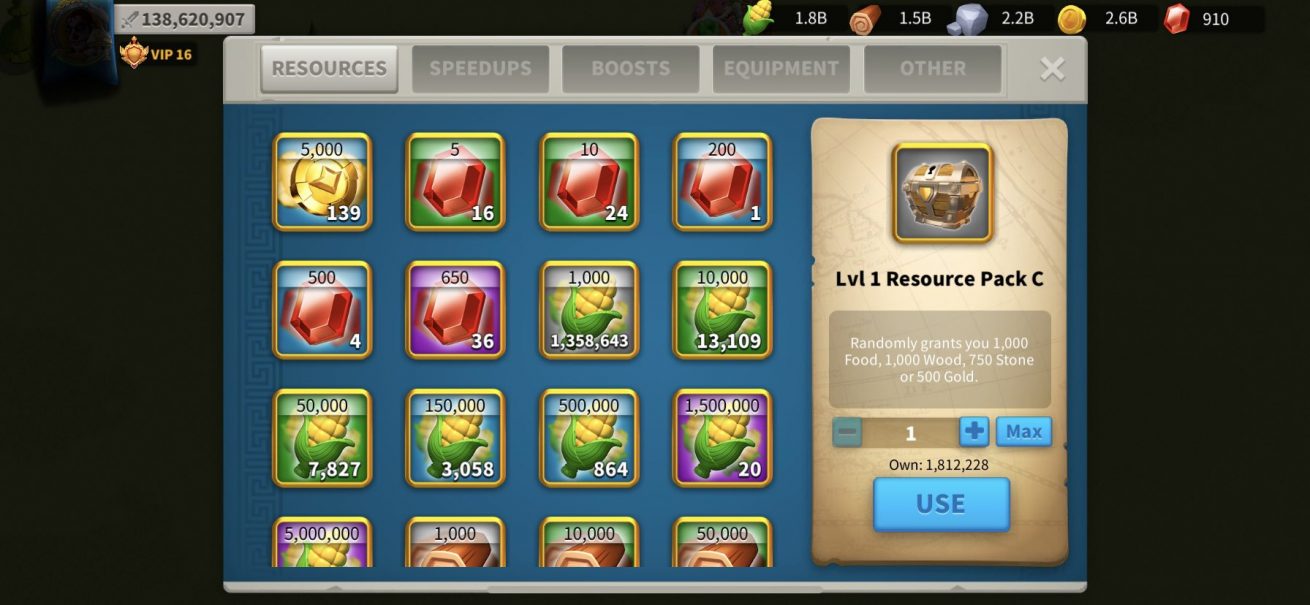
Task: Select the 650 gems purple item
Action: coord(455,310)
